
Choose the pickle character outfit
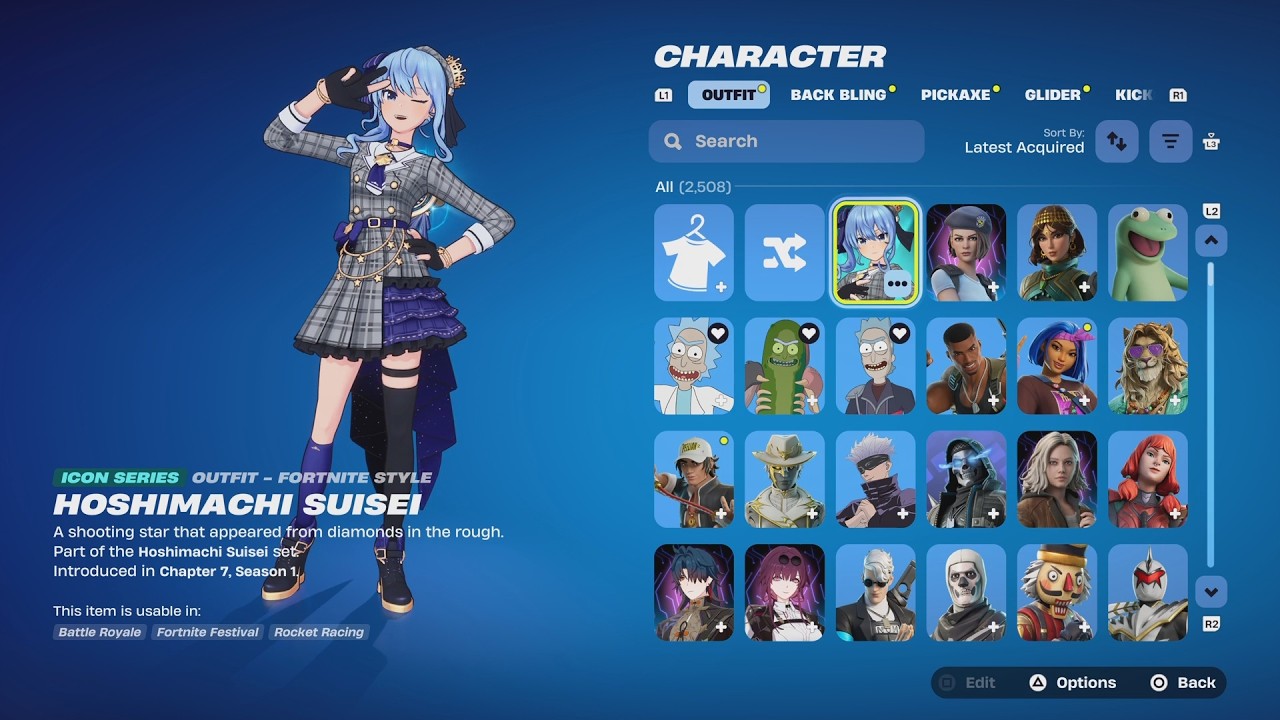[x=785, y=366]
